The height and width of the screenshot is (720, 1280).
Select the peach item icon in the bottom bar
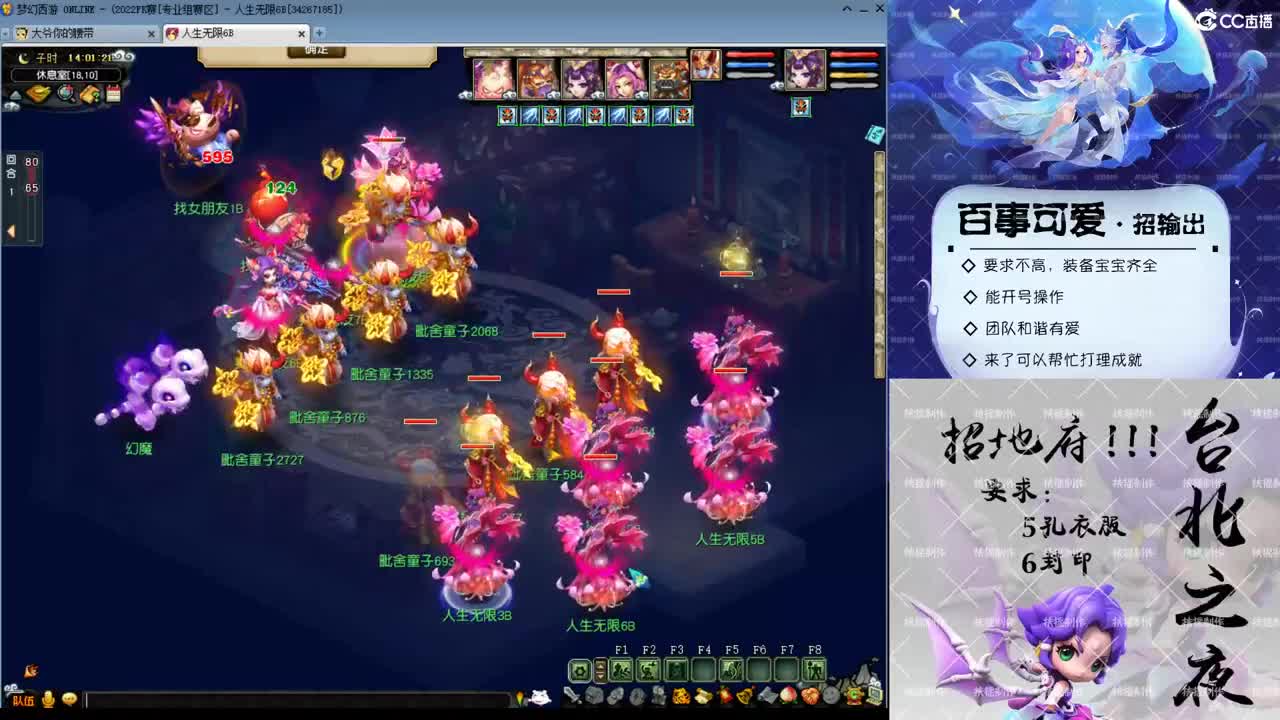pos(787,695)
